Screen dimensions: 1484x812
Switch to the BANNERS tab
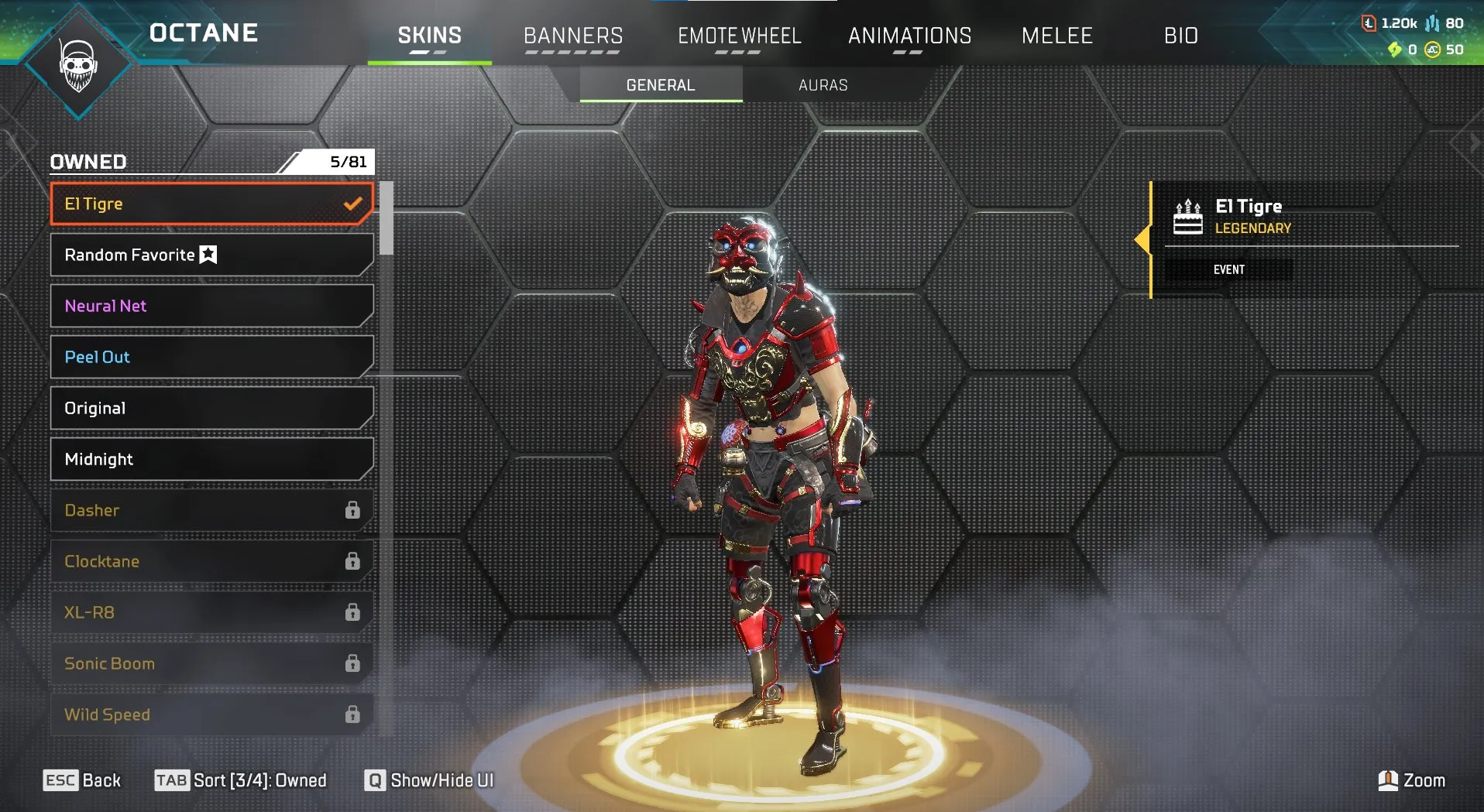[573, 35]
